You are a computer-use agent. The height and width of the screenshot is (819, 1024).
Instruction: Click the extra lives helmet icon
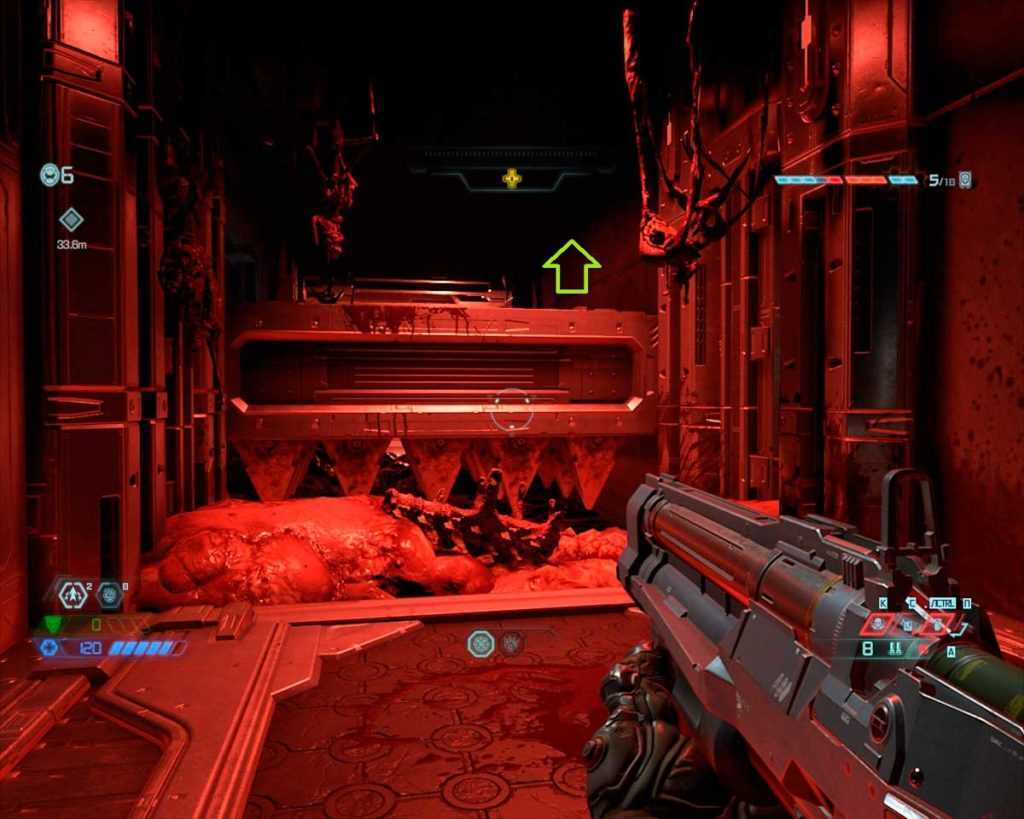tap(49, 175)
